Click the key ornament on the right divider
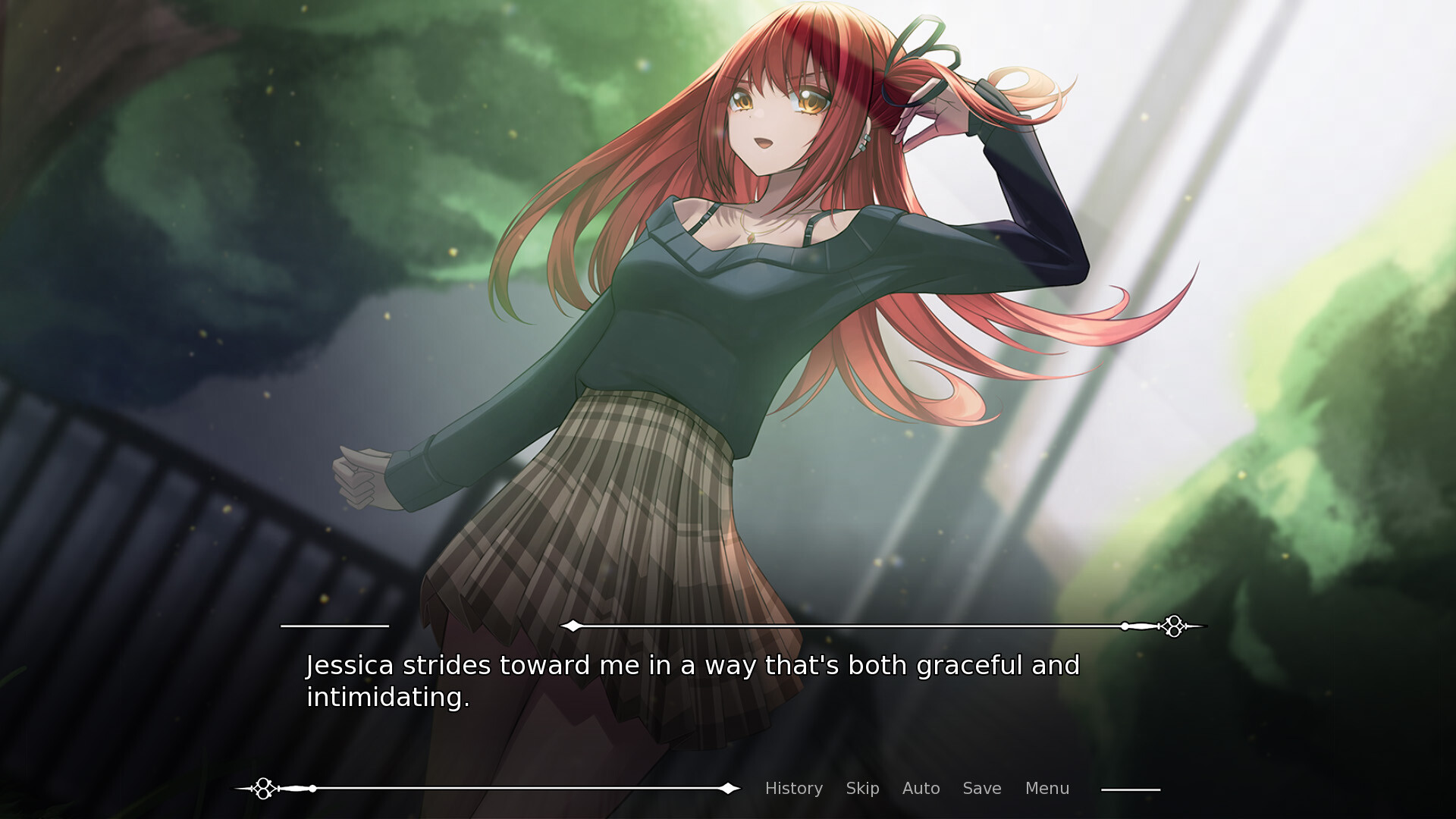The width and height of the screenshot is (1456, 819). point(1174,626)
